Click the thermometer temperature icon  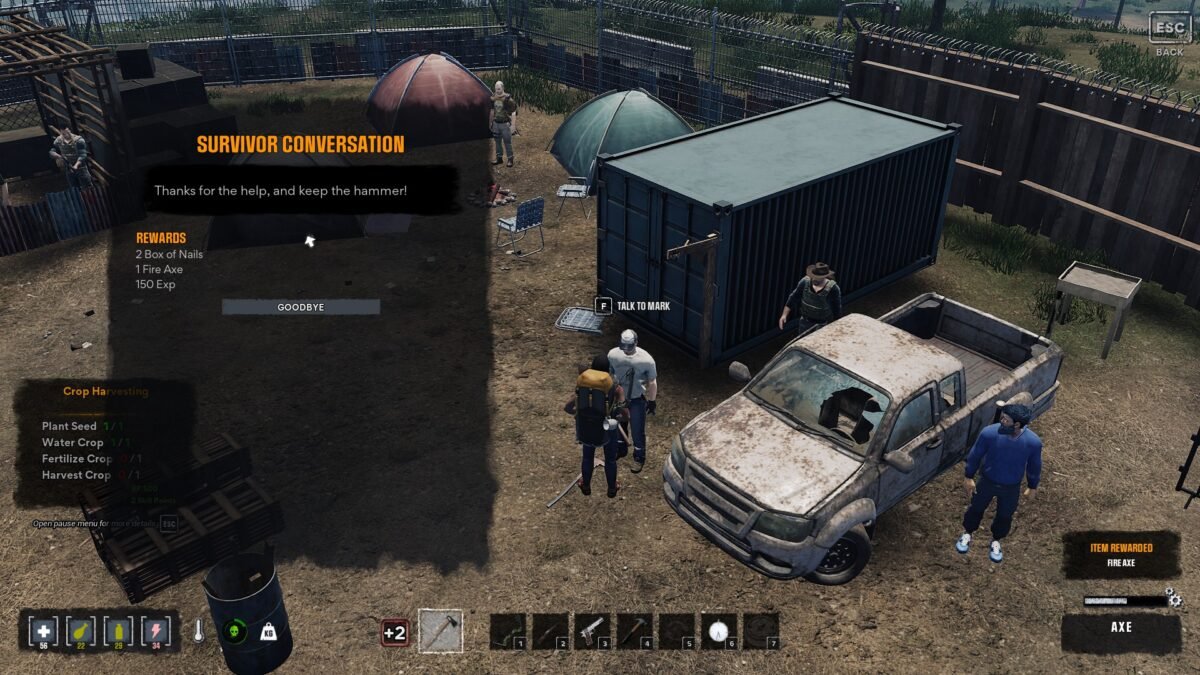tap(199, 631)
